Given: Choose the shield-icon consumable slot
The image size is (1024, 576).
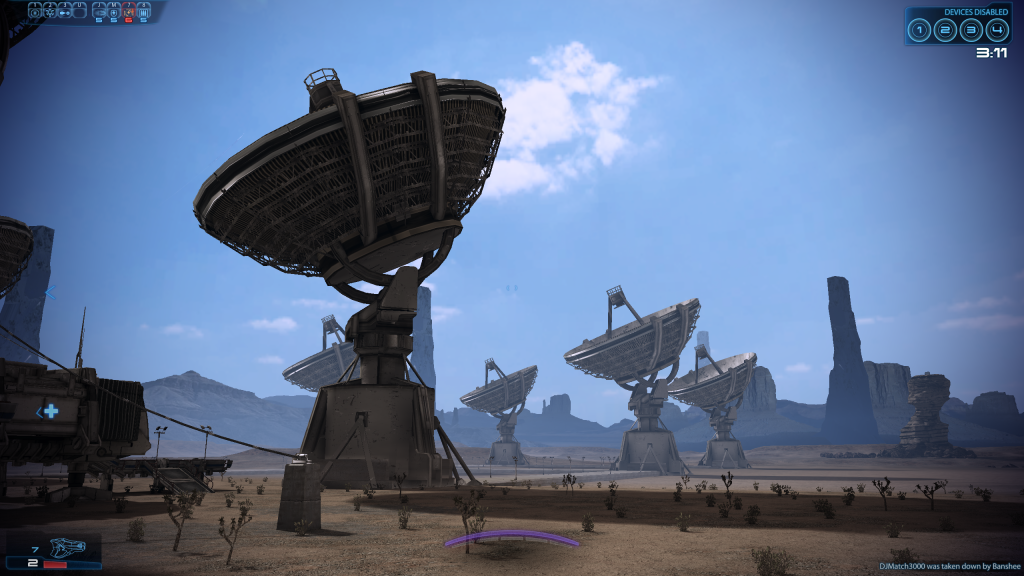Looking at the screenshot, I should pos(114,12).
